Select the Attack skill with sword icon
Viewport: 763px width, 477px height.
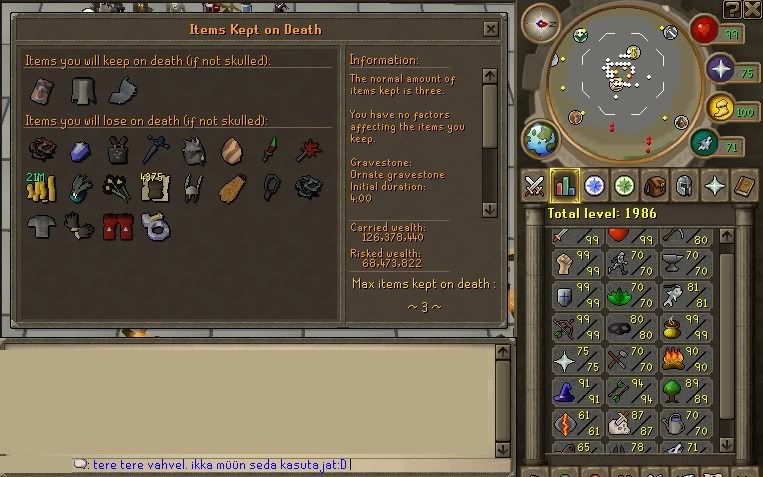click(x=573, y=238)
